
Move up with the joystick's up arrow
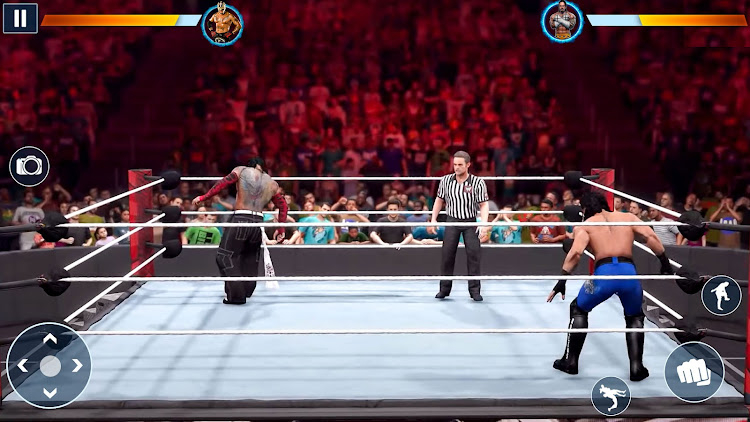pos(49,340)
